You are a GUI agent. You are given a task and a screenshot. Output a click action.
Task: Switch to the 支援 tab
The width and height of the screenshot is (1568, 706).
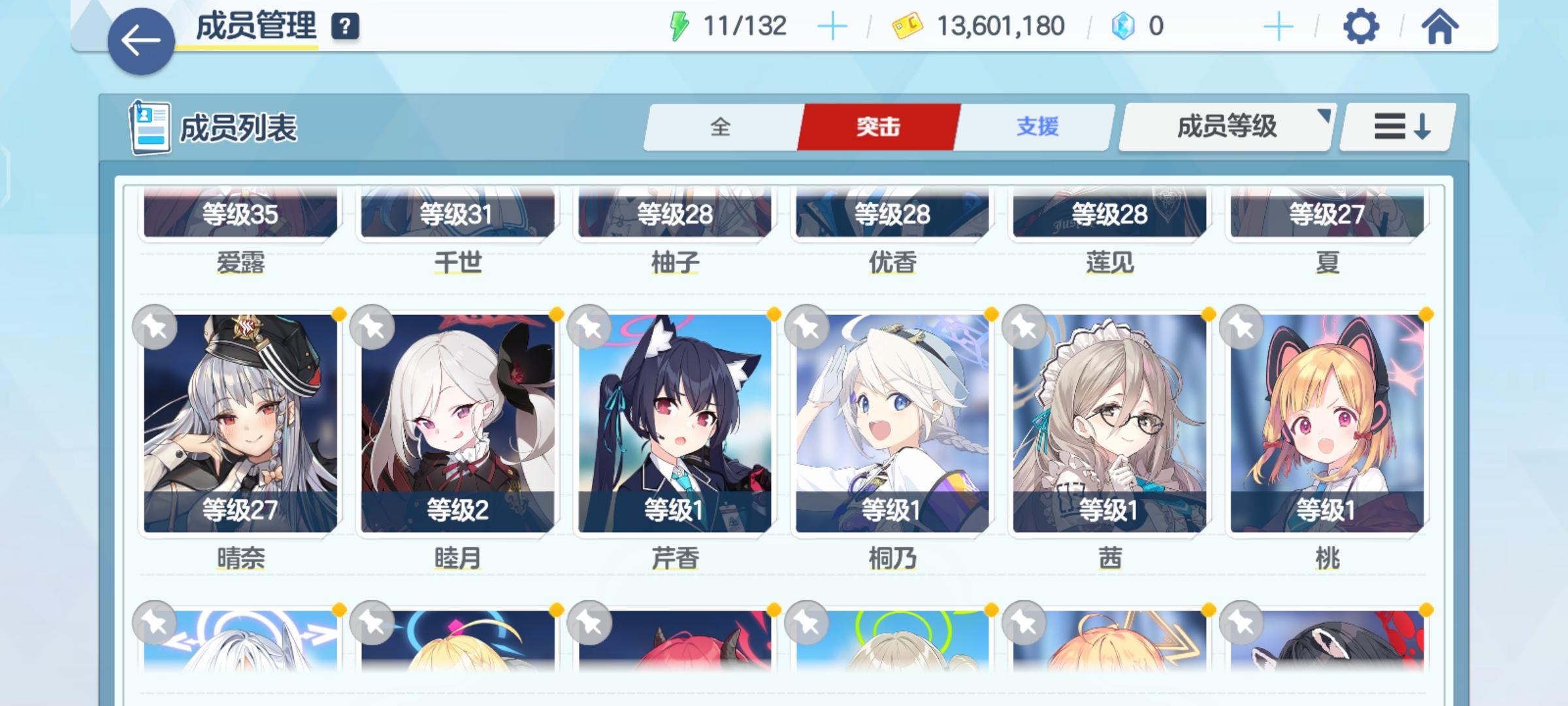pyautogui.click(x=1037, y=127)
